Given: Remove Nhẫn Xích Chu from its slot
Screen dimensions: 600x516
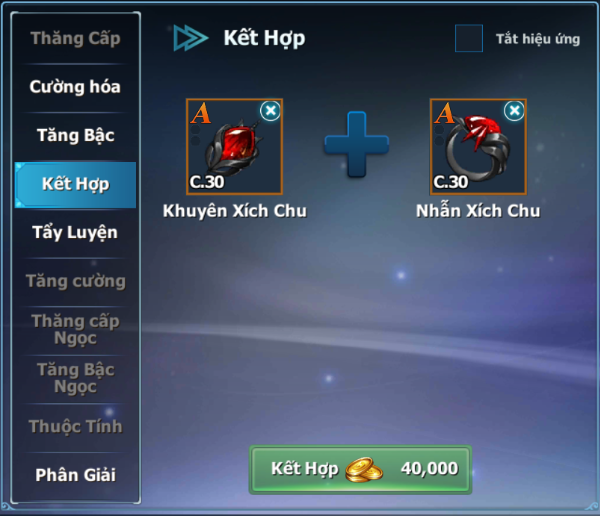Looking at the screenshot, I should pyautogui.click(x=514, y=111).
